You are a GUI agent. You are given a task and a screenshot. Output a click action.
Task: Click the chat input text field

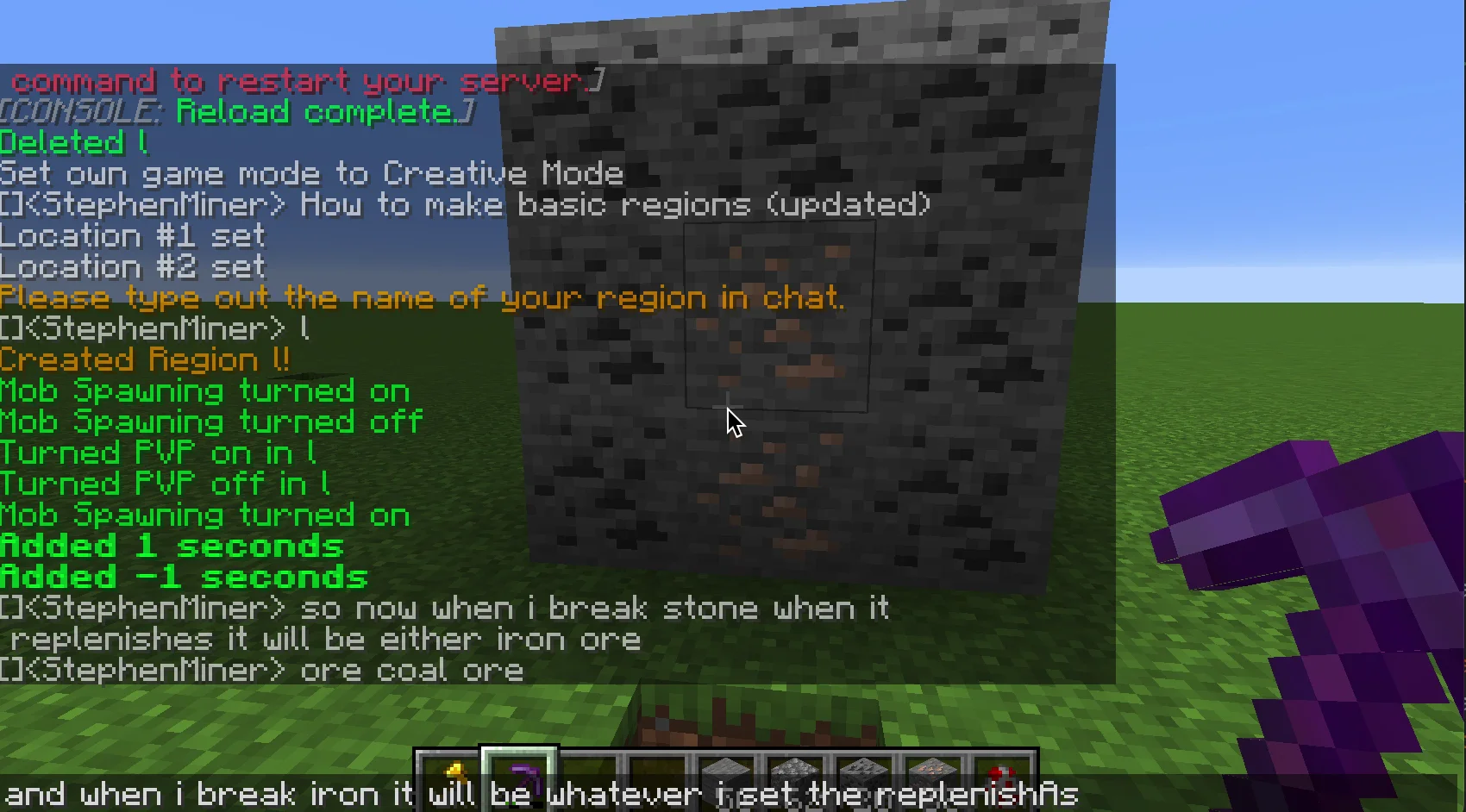733,794
